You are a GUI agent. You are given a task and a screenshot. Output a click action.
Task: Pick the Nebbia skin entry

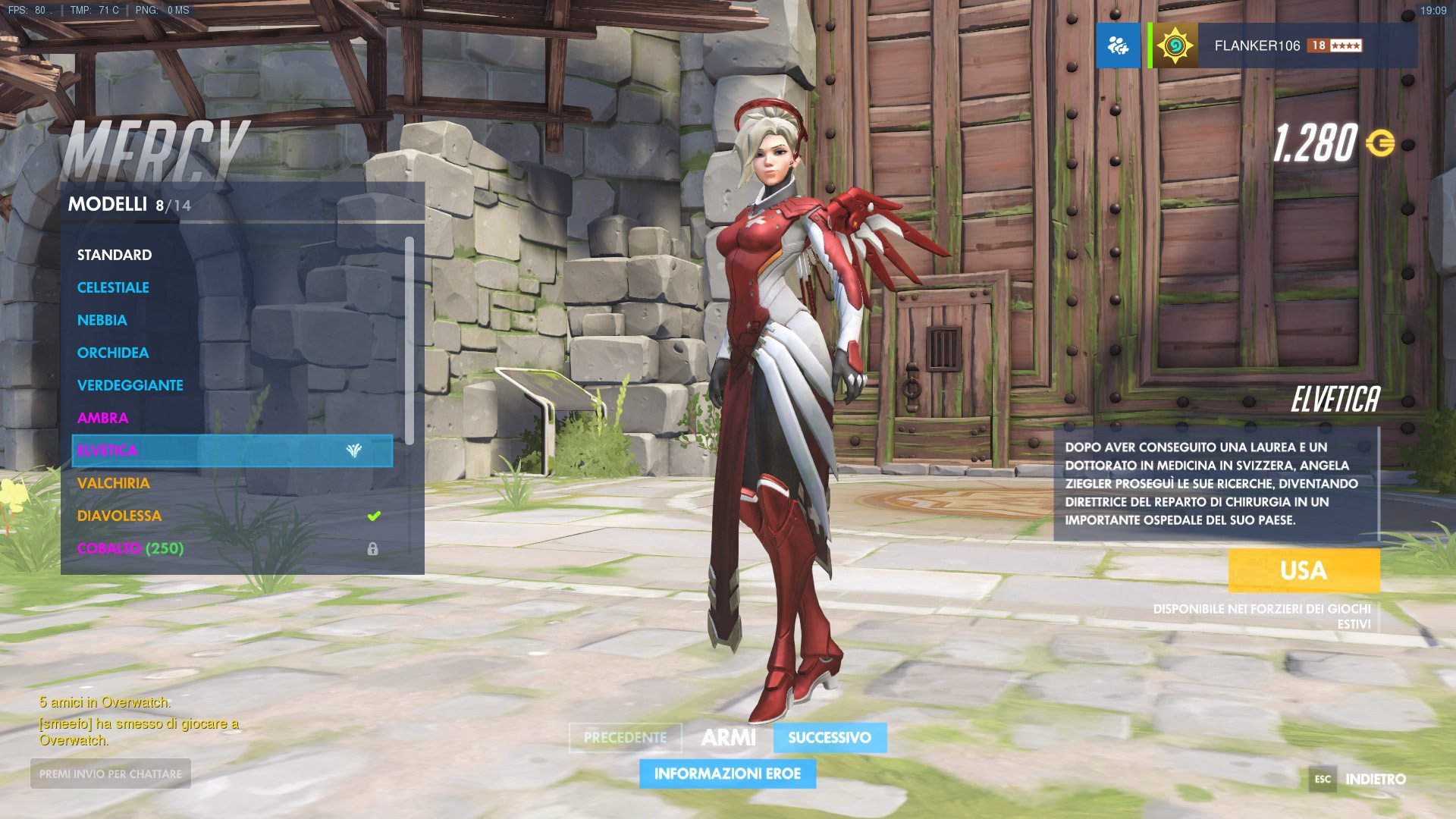pos(102,320)
